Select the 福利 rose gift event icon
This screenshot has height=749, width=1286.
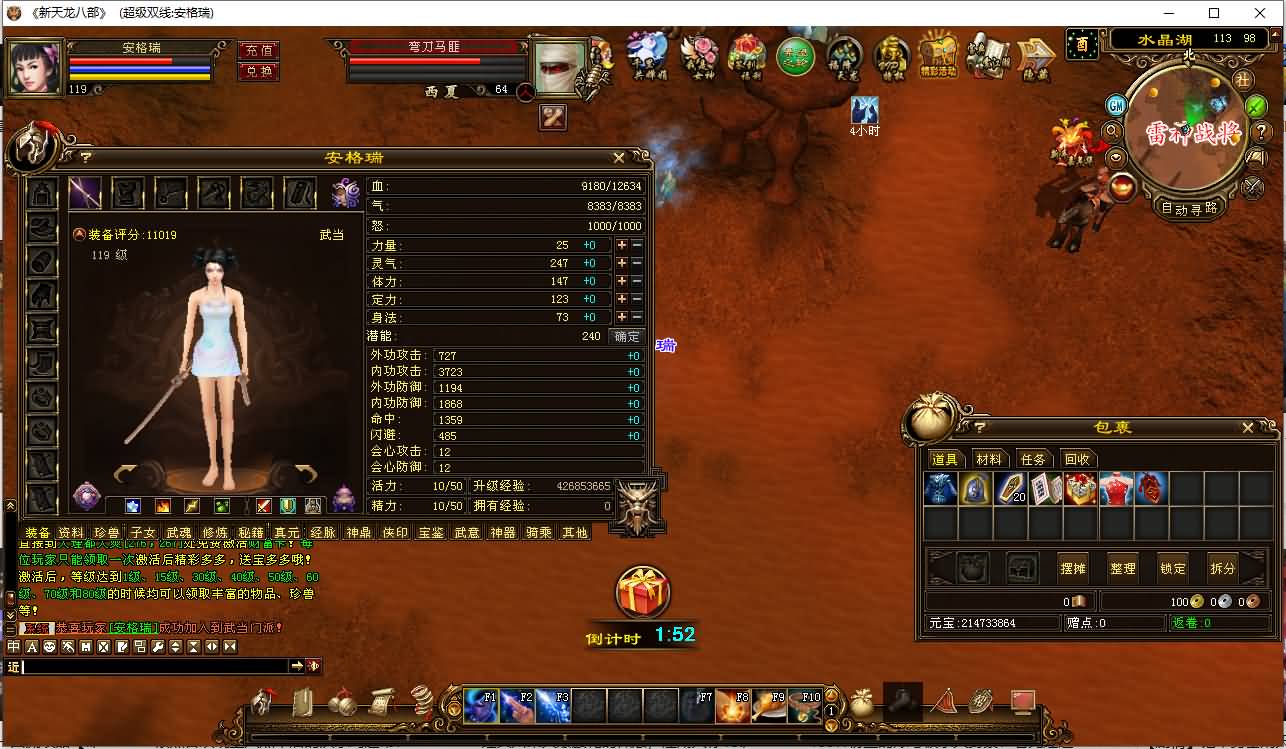(748, 56)
